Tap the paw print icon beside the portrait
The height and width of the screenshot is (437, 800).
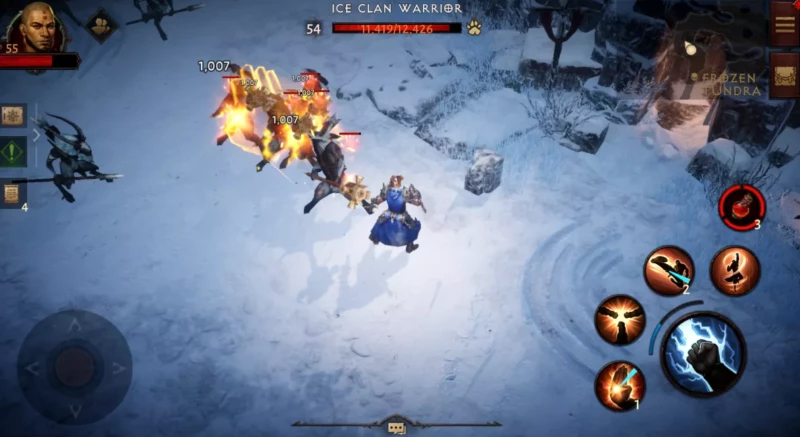(x=101, y=25)
